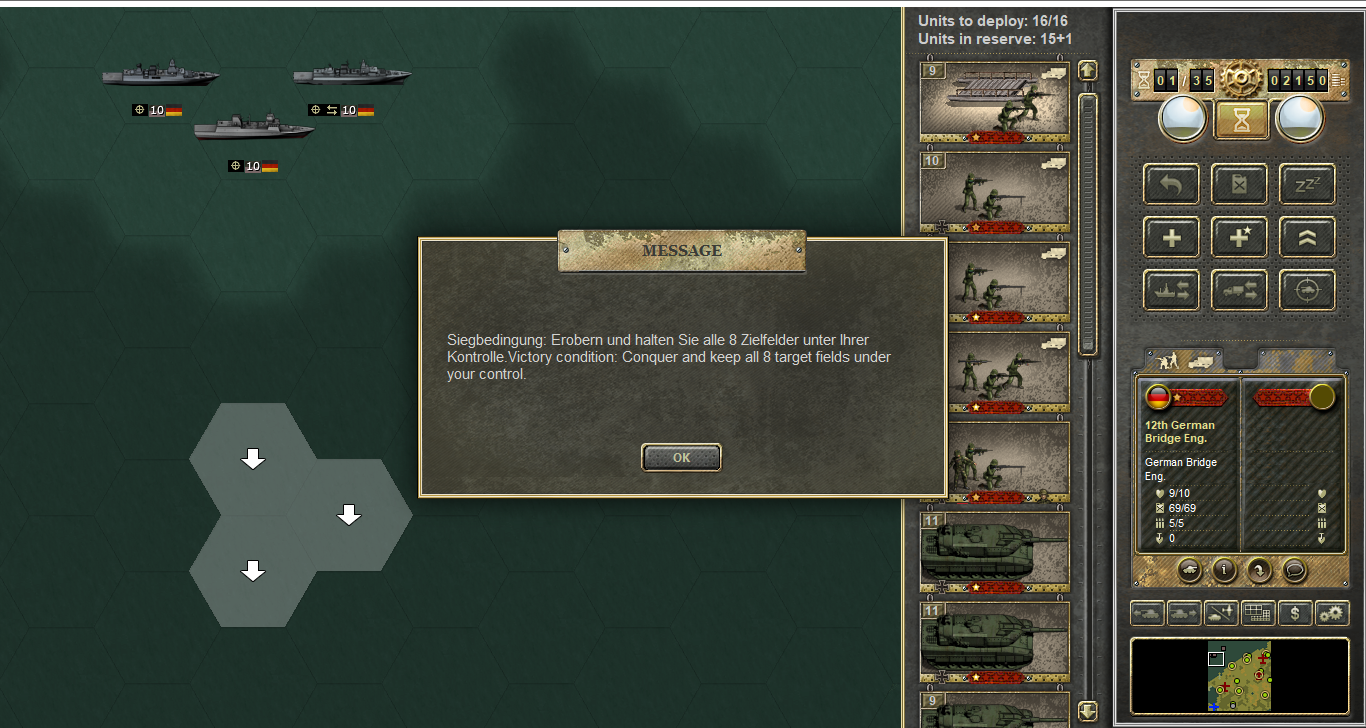Click the speech bubble message button
The image size is (1366, 728).
pos(1294,570)
